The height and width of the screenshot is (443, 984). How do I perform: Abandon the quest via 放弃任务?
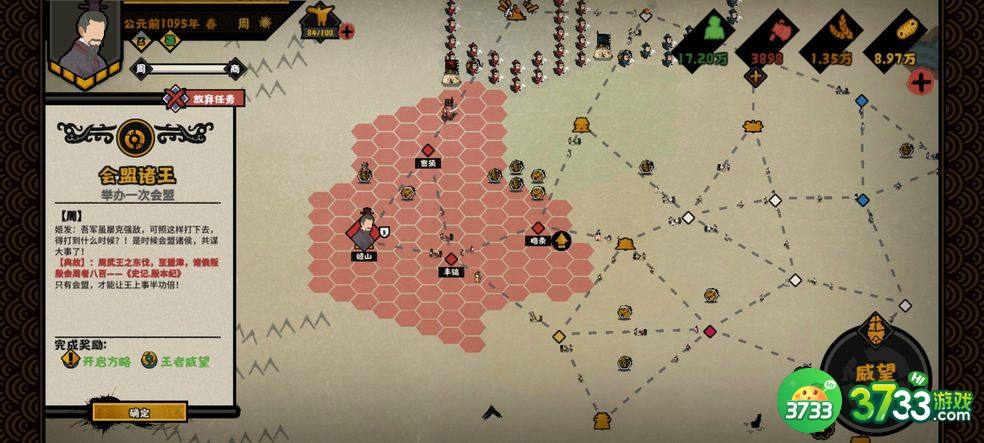pyautogui.click(x=206, y=98)
